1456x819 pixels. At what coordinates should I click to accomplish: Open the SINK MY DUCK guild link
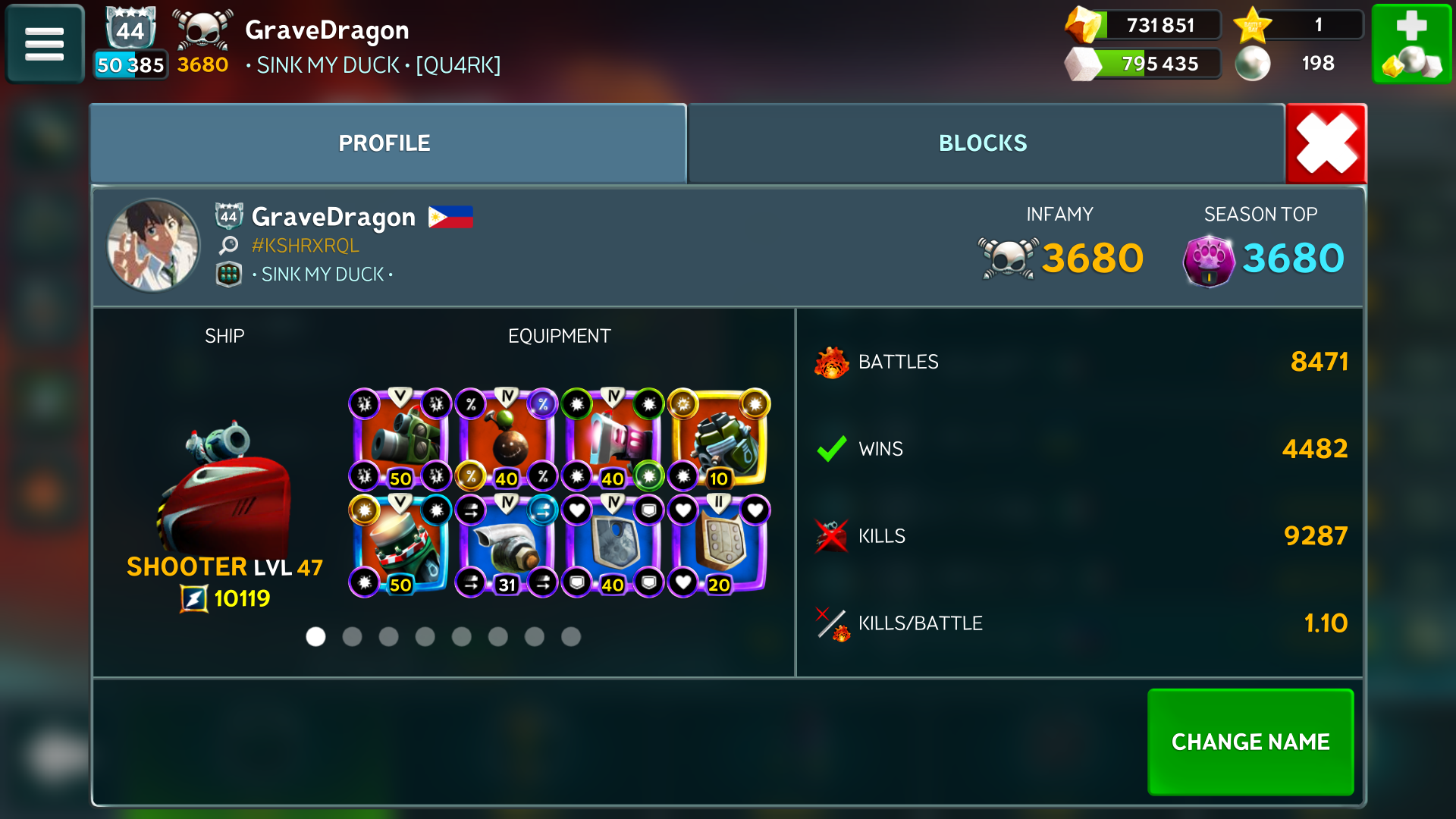322,275
